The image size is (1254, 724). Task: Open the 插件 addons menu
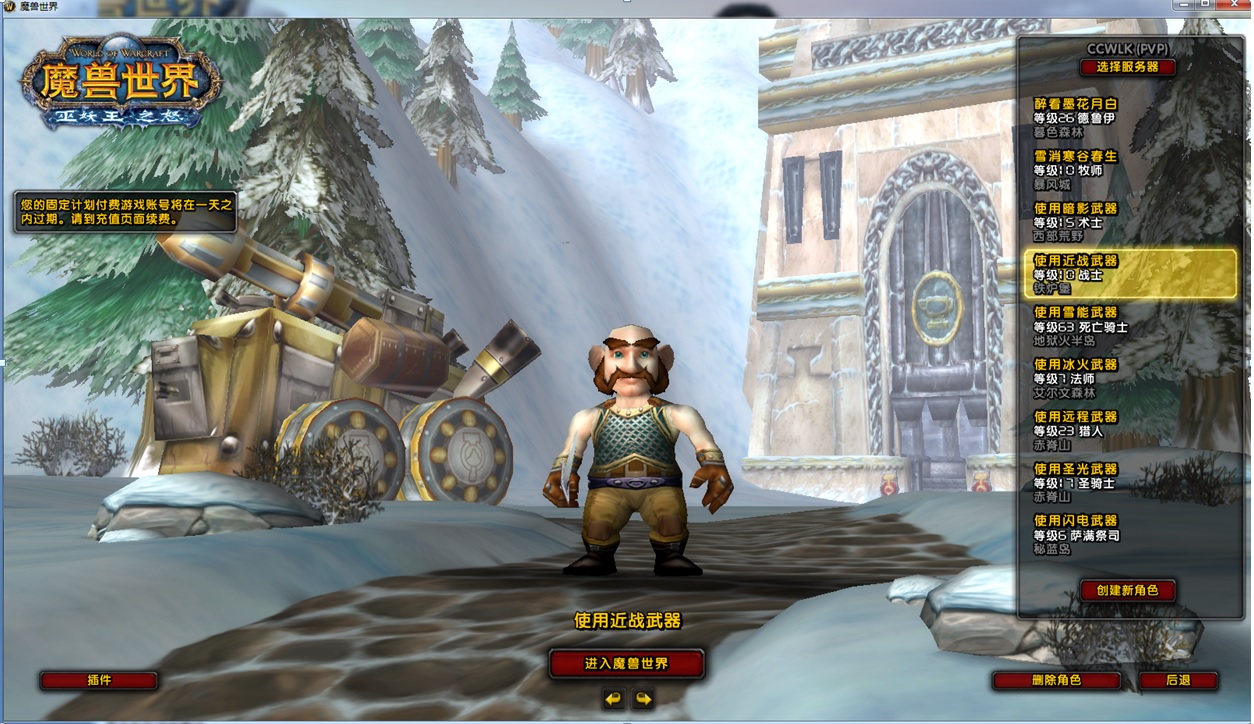click(x=99, y=680)
